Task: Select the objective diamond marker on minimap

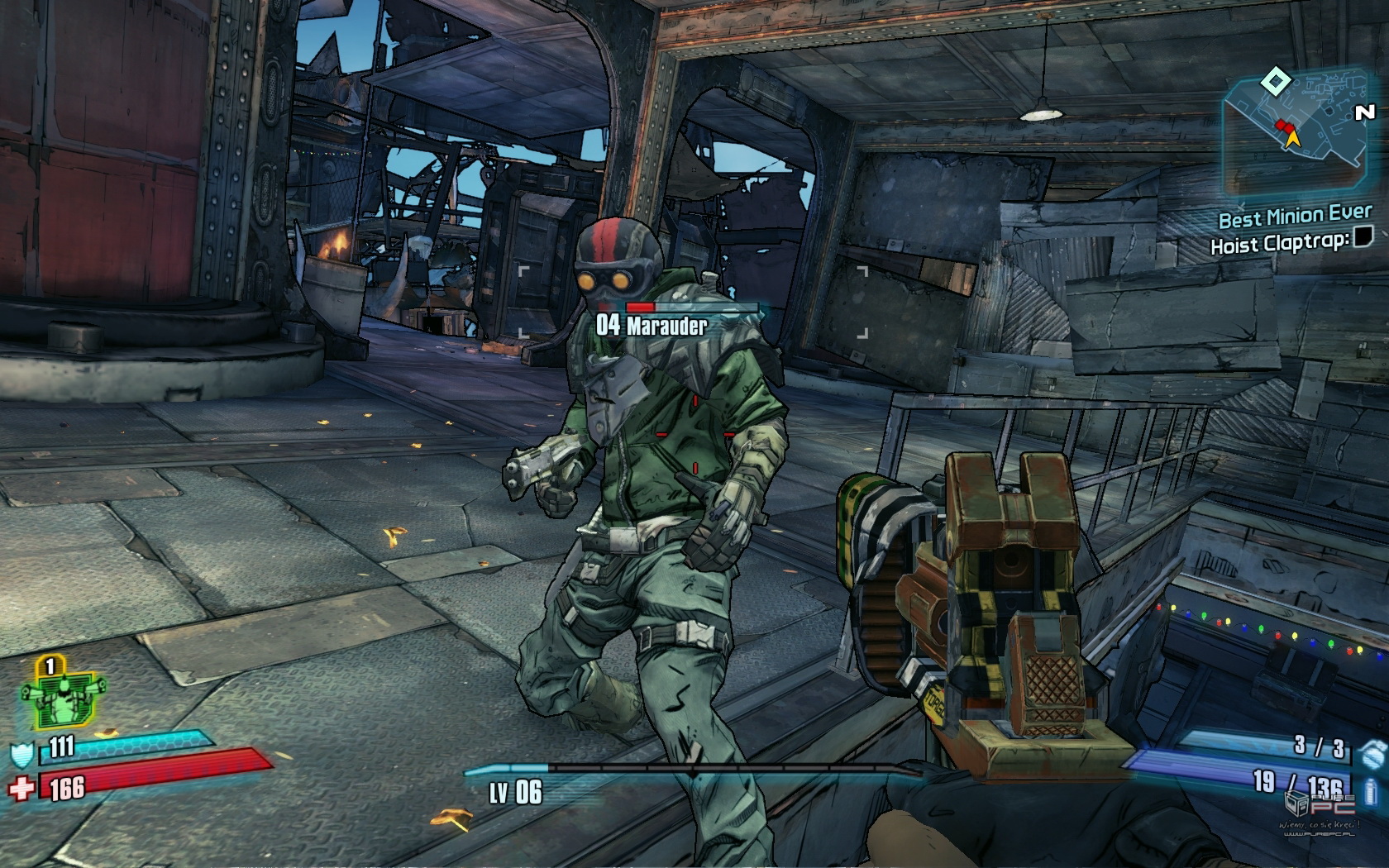Action: pyautogui.click(x=1276, y=81)
